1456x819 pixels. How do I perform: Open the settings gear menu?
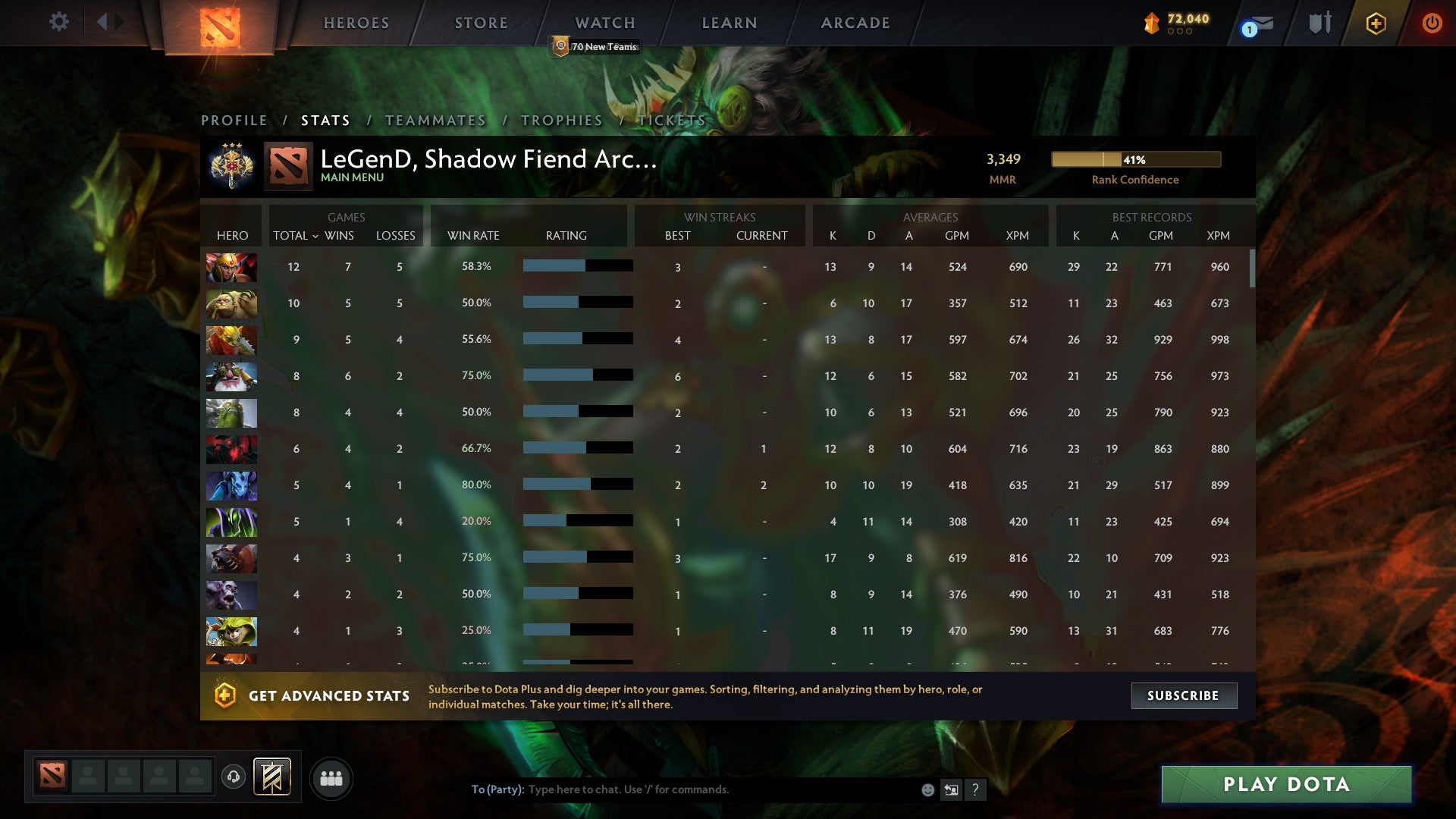click(59, 22)
